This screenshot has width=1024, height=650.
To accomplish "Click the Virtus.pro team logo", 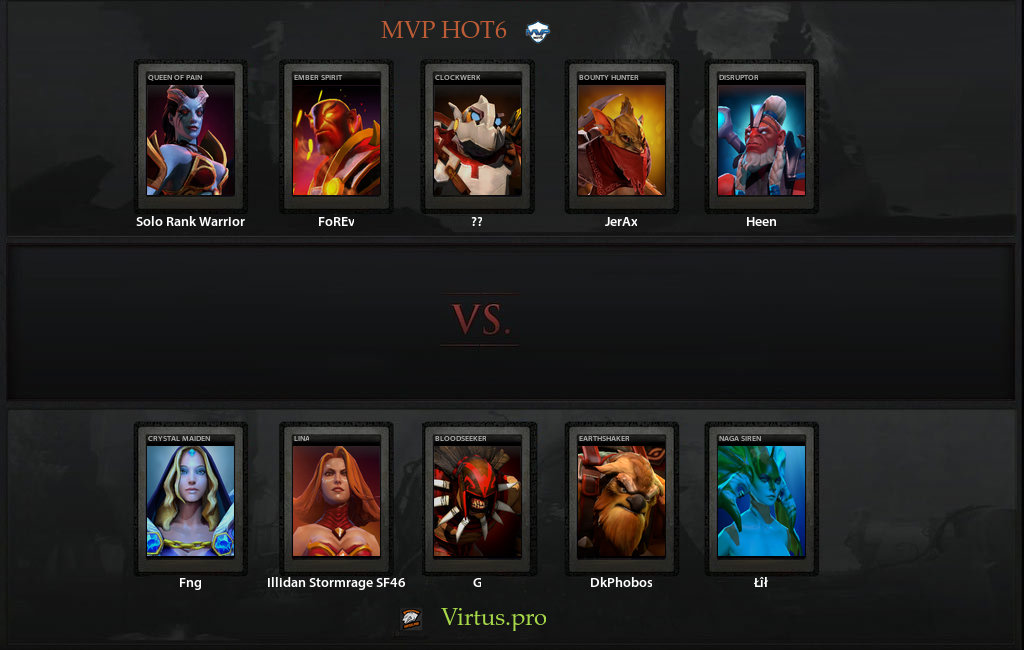I will [412, 619].
